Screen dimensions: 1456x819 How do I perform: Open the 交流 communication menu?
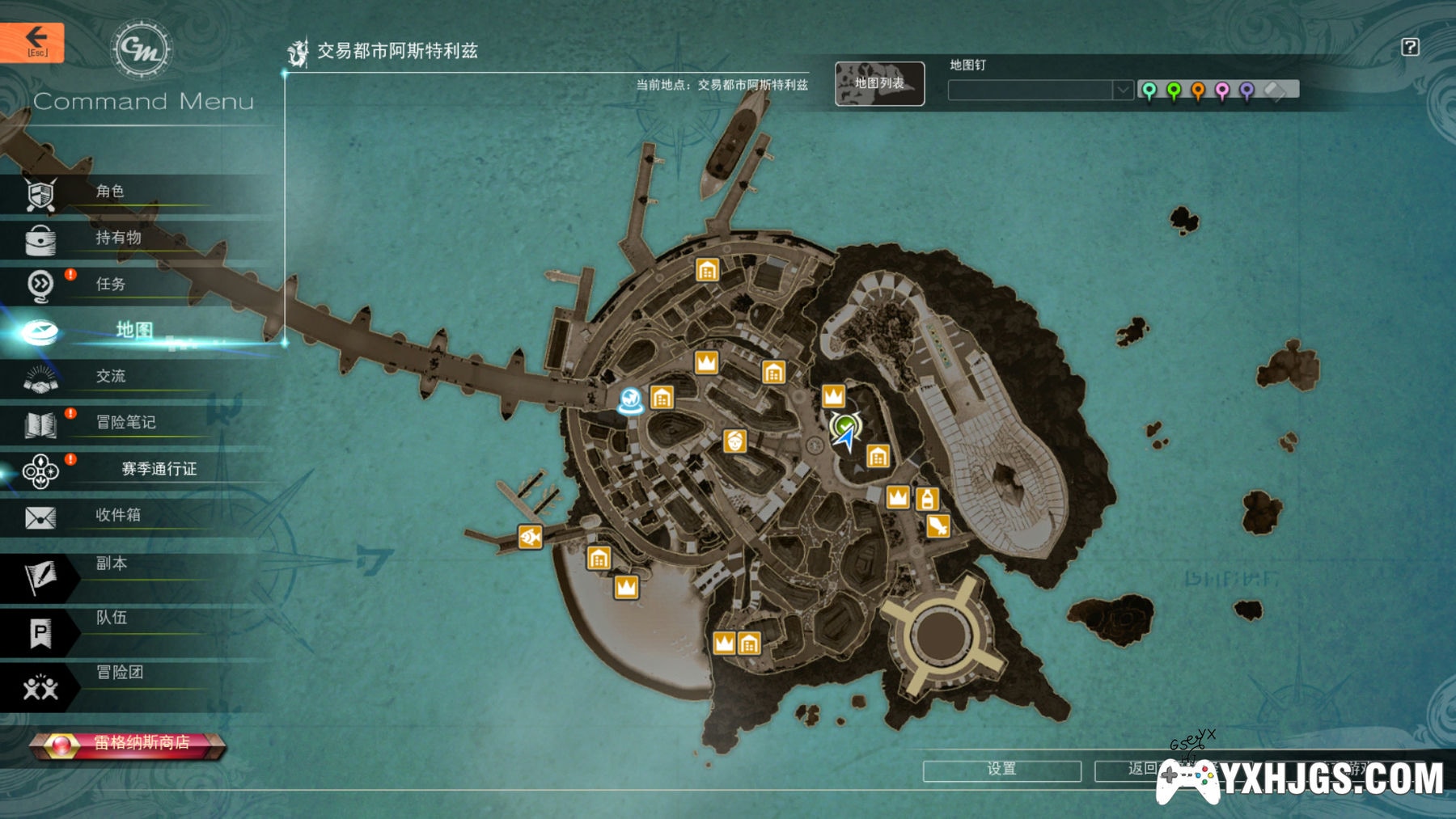tap(111, 376)
